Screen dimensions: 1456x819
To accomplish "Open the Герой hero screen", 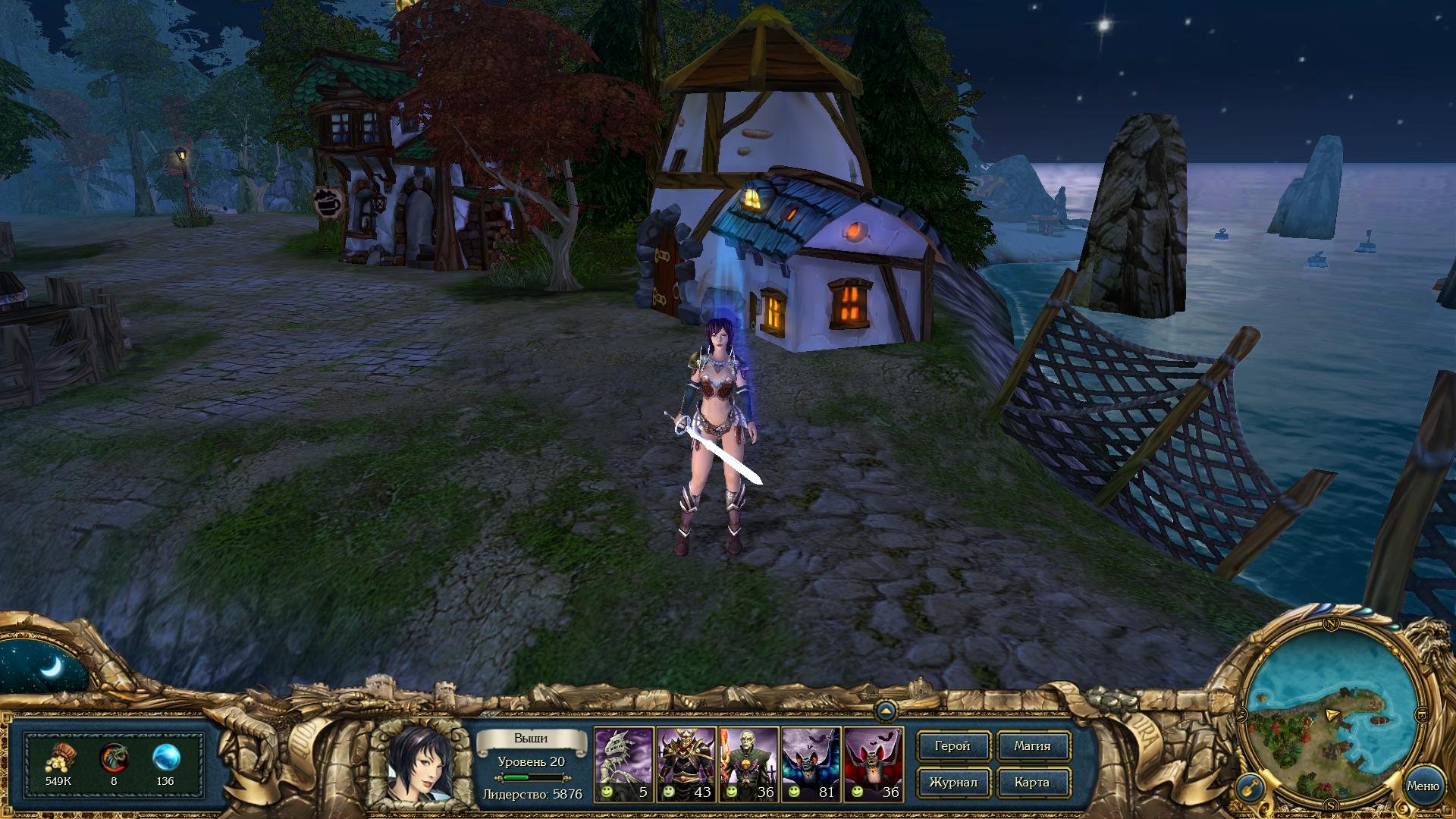I will 952,746.
